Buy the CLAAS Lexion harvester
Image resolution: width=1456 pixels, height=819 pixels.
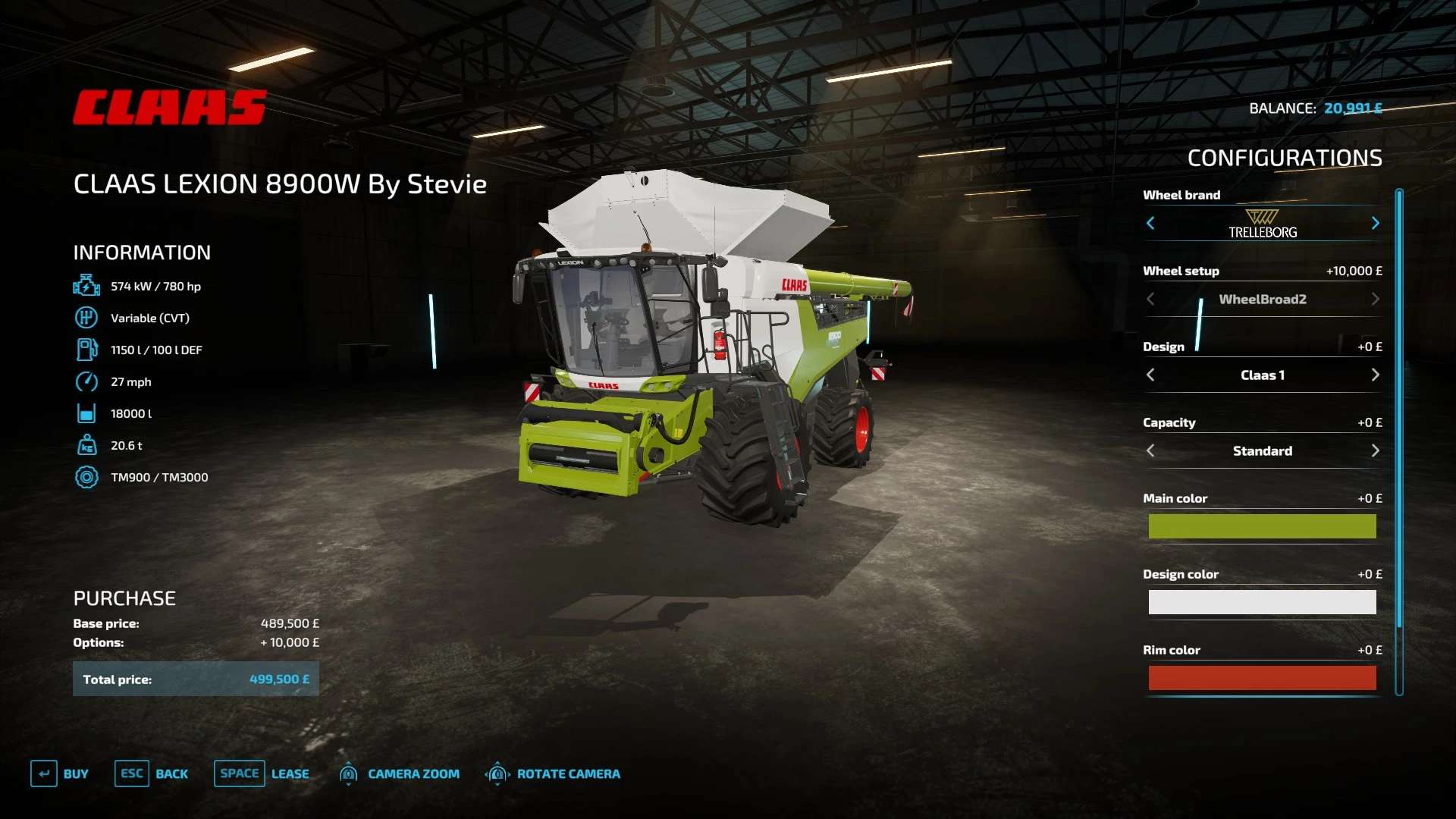tap(60, 773)
